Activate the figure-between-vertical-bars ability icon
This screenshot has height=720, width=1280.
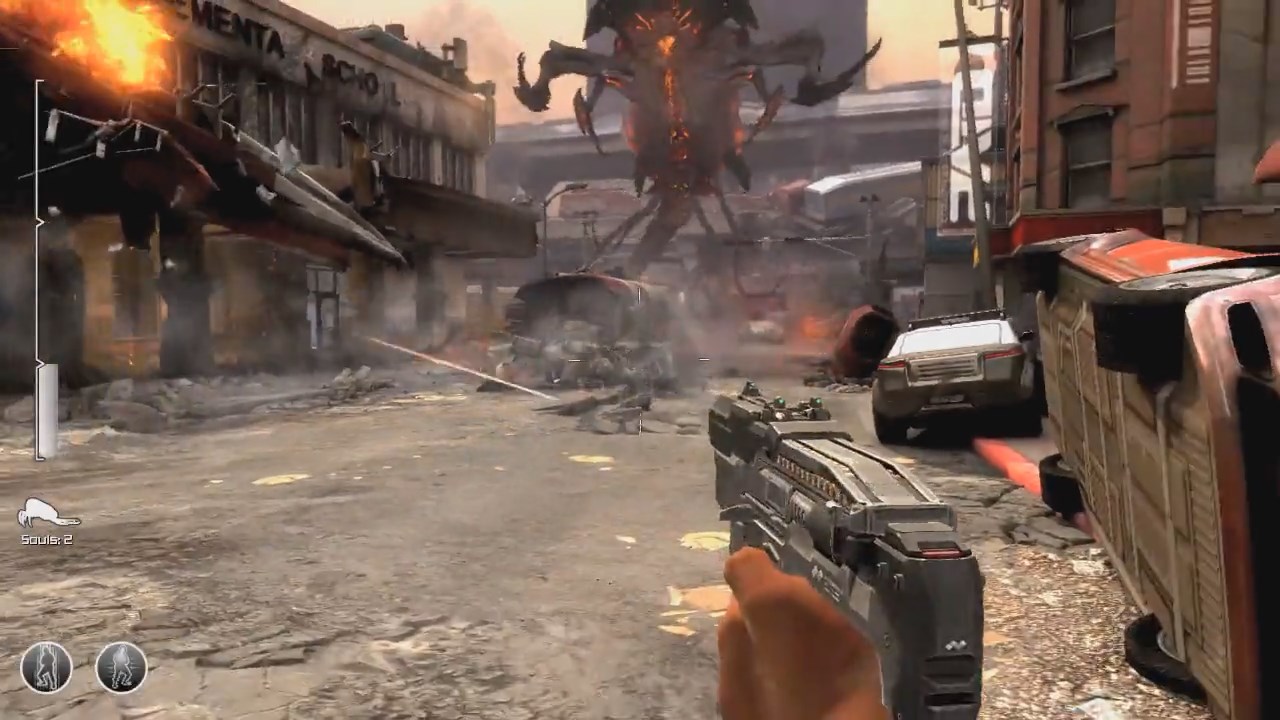(46, 667)
